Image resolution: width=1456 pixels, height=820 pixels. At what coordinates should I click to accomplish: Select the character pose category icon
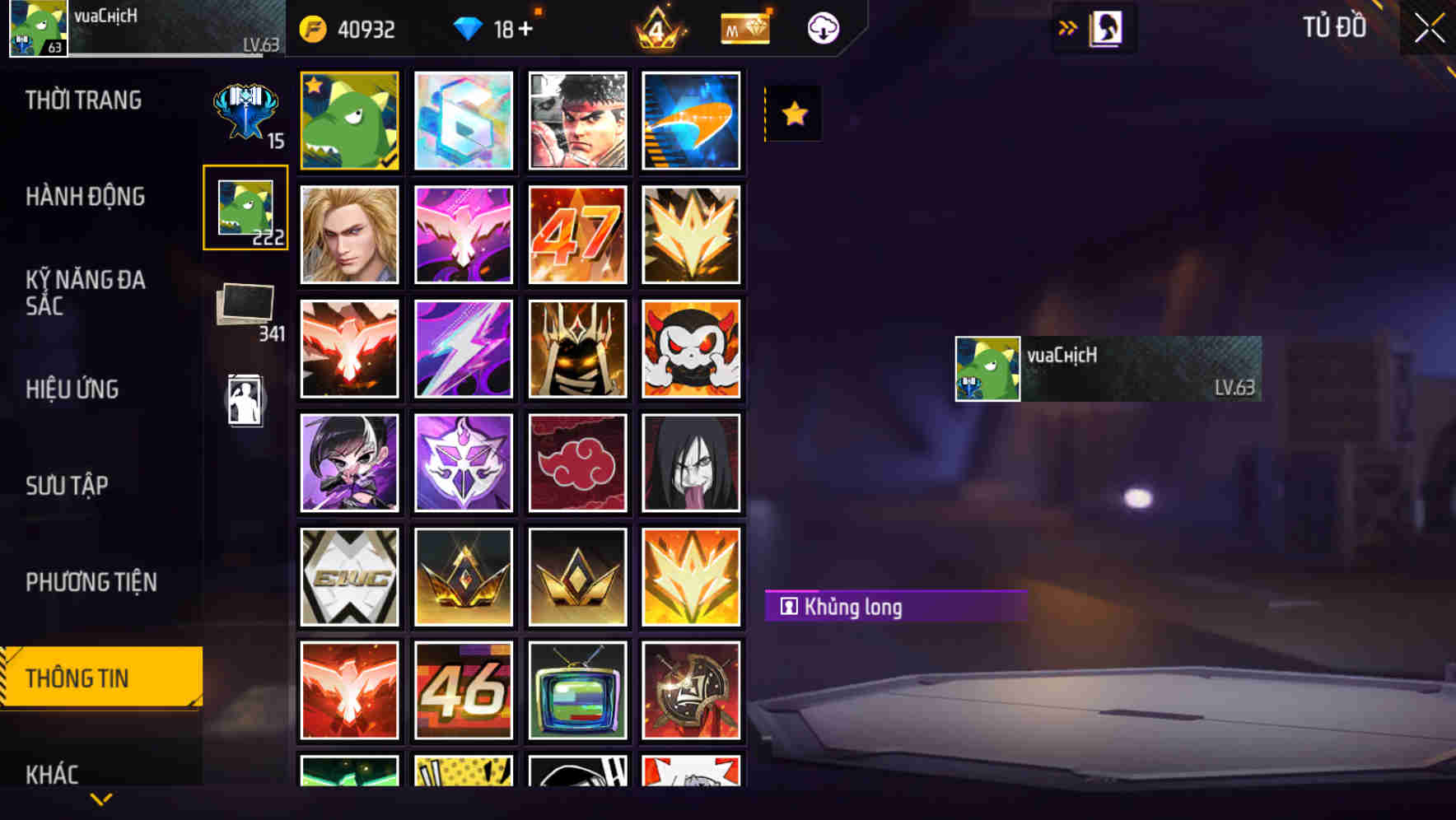(x=245, y=398)
